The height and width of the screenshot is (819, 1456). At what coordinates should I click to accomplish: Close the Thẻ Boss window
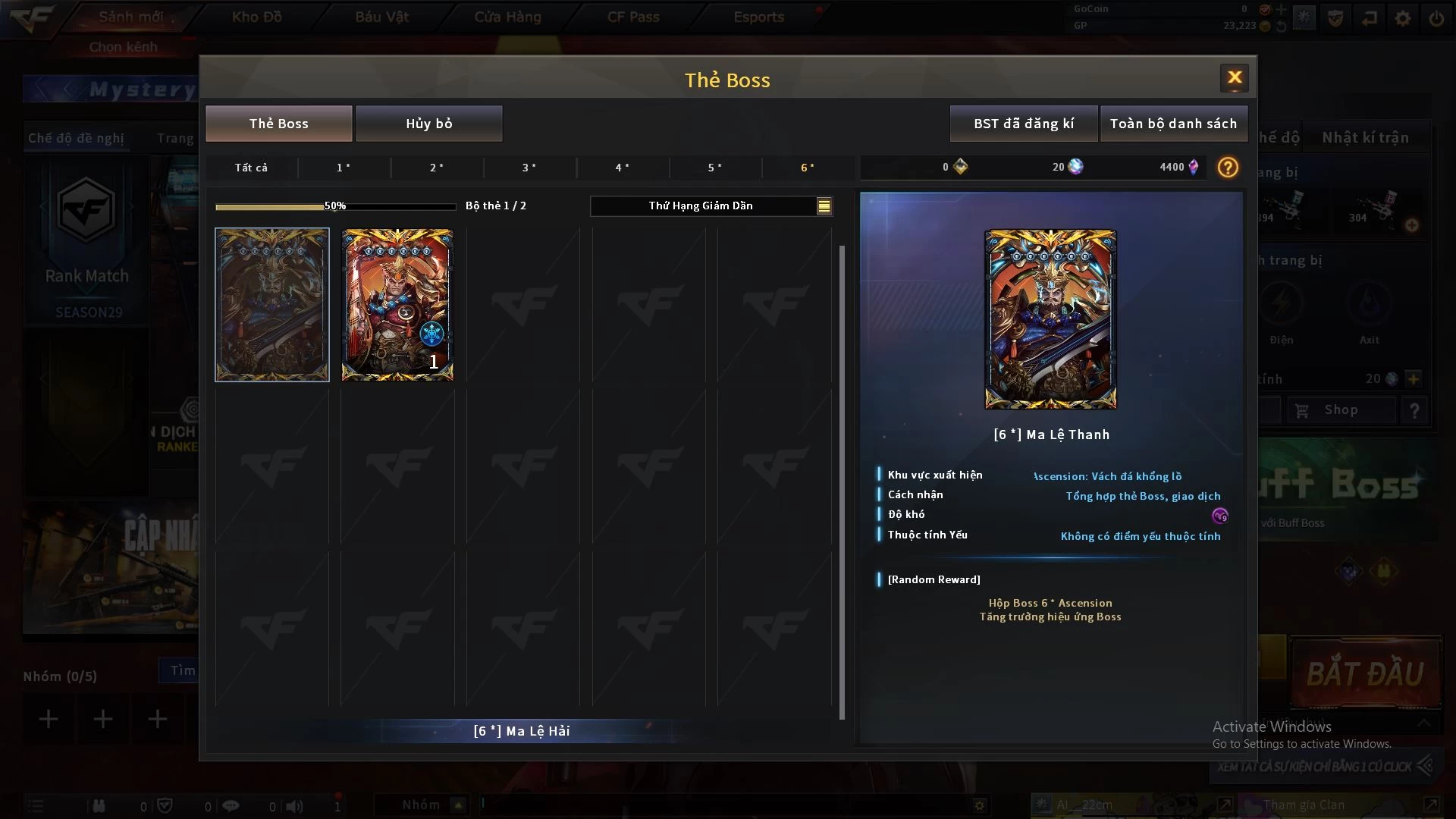1234,77
